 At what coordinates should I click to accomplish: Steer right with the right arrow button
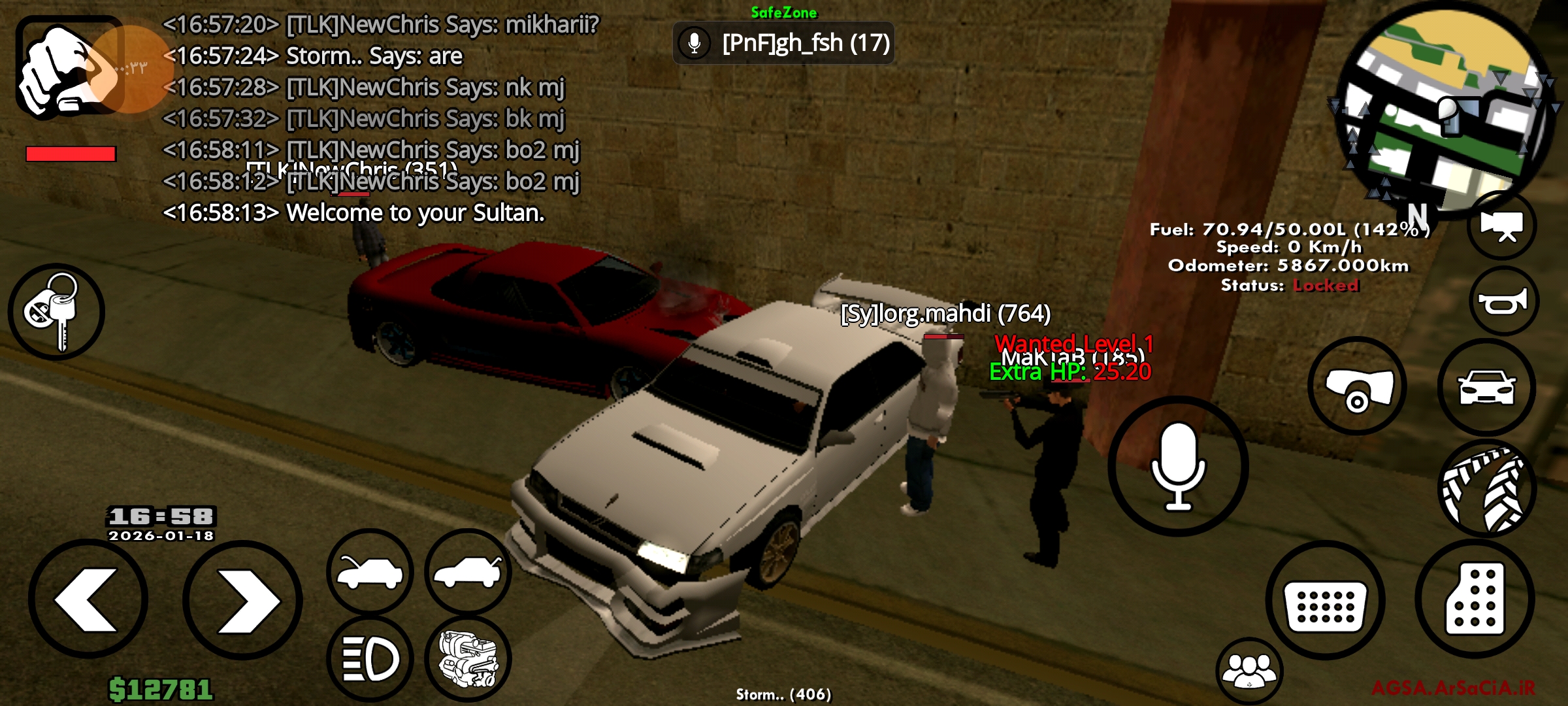pos(242,599)
